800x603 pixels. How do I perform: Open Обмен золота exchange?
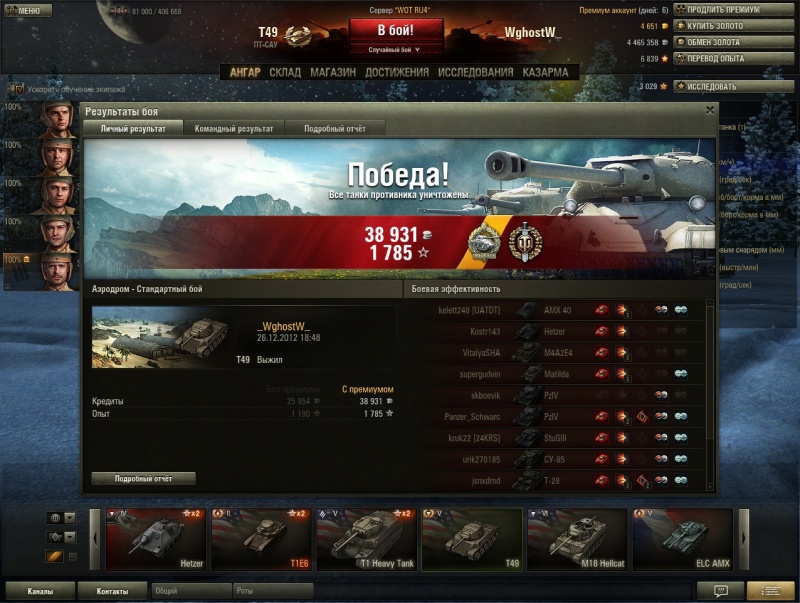[722, 42]
